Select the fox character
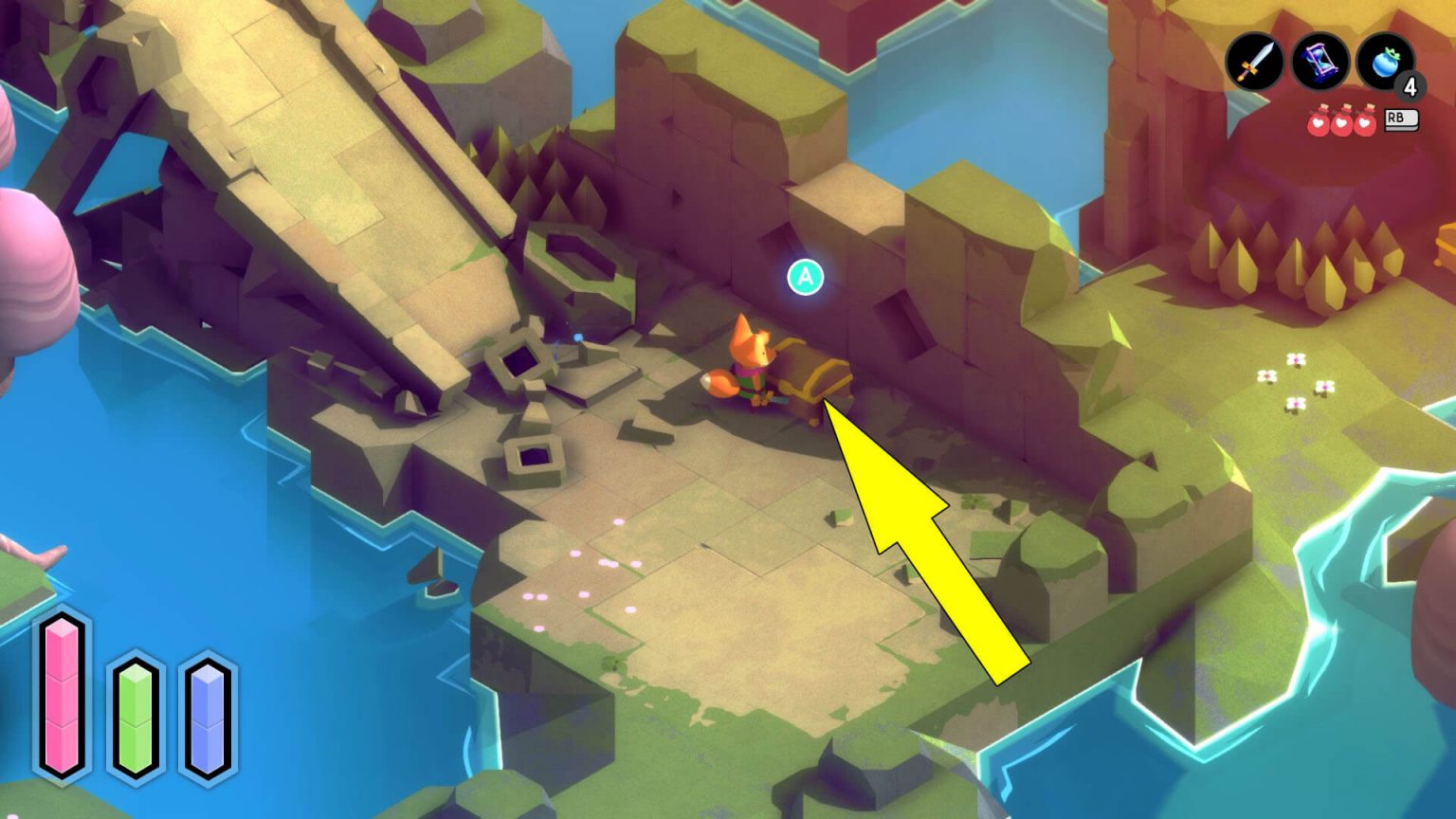The image size is (1456, 819). [747, 360]
